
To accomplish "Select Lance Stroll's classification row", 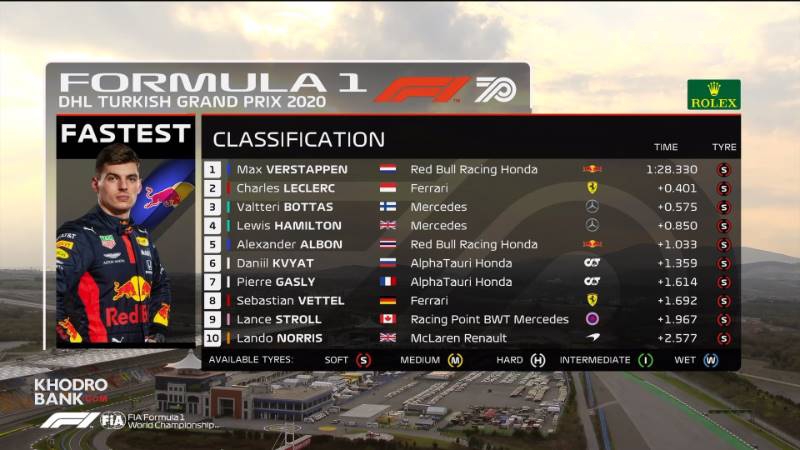I will [280, 319].
